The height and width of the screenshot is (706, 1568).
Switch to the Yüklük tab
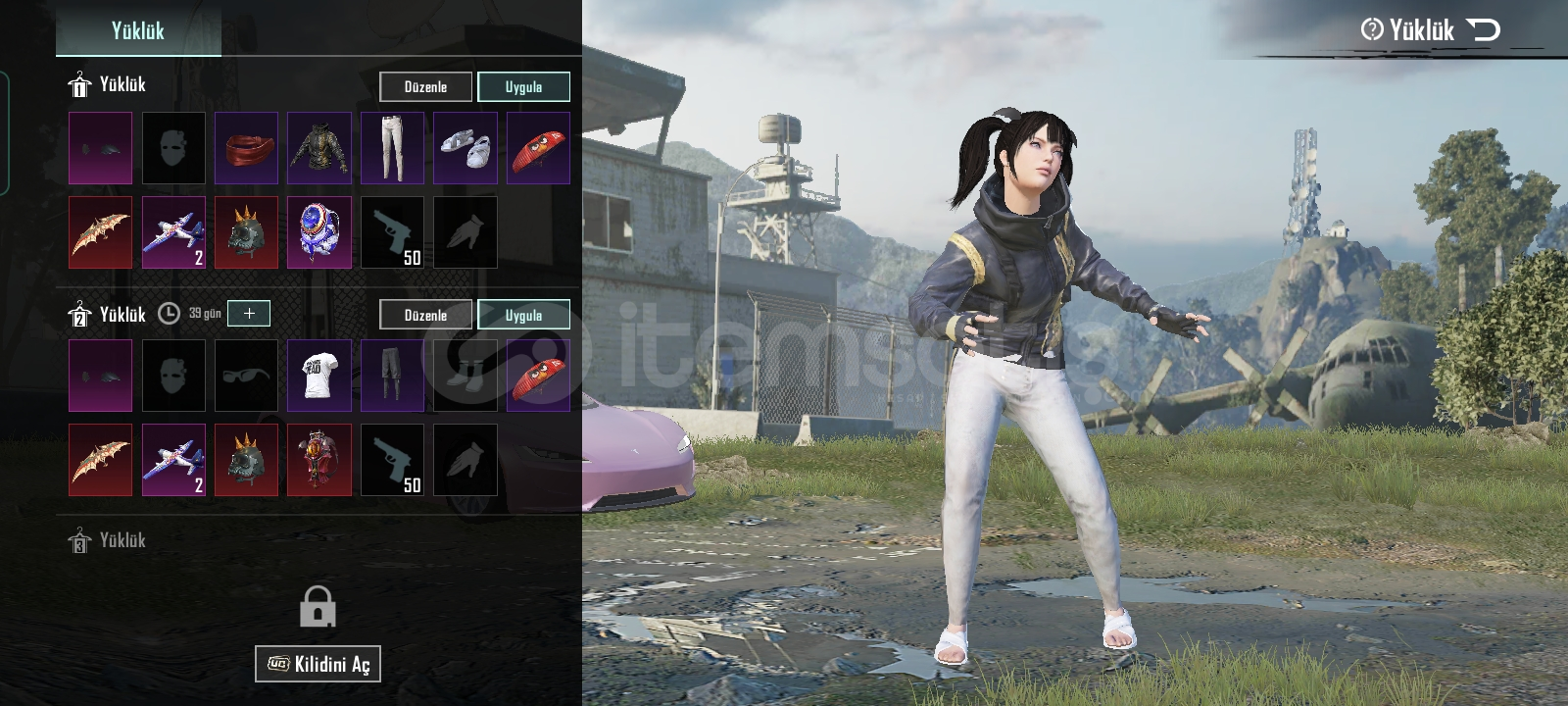pos(138,30)
